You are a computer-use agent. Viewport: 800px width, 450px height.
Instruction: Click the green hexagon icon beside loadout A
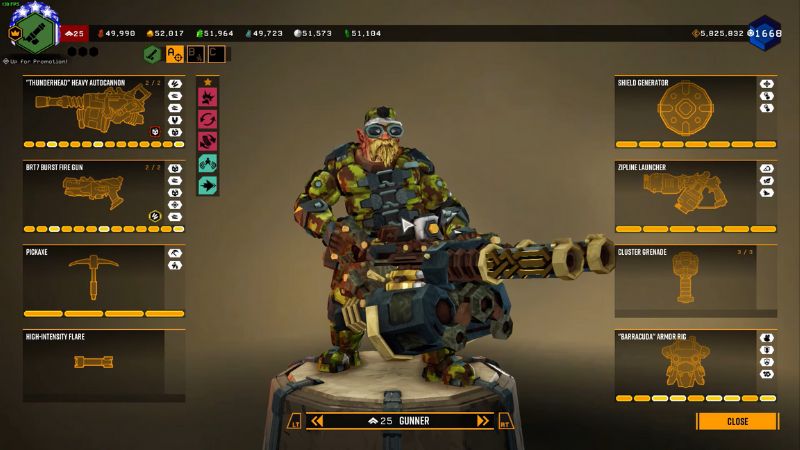pyautogui.click(x=152, y=54)
